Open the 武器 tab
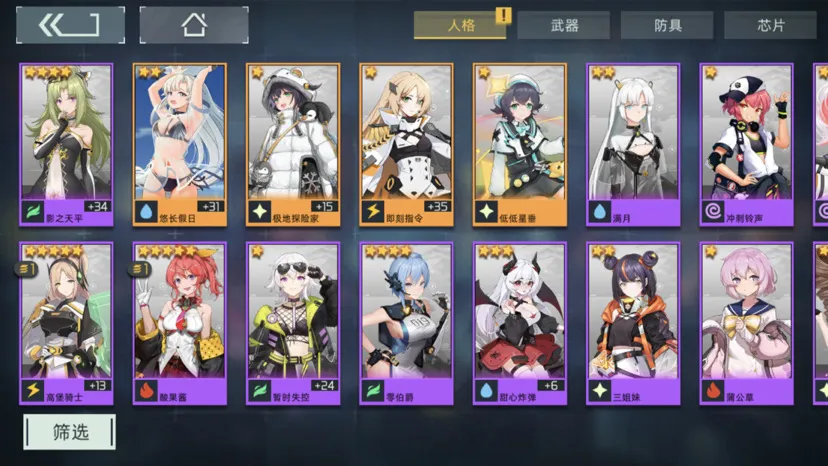 click(x=563, y=26)
